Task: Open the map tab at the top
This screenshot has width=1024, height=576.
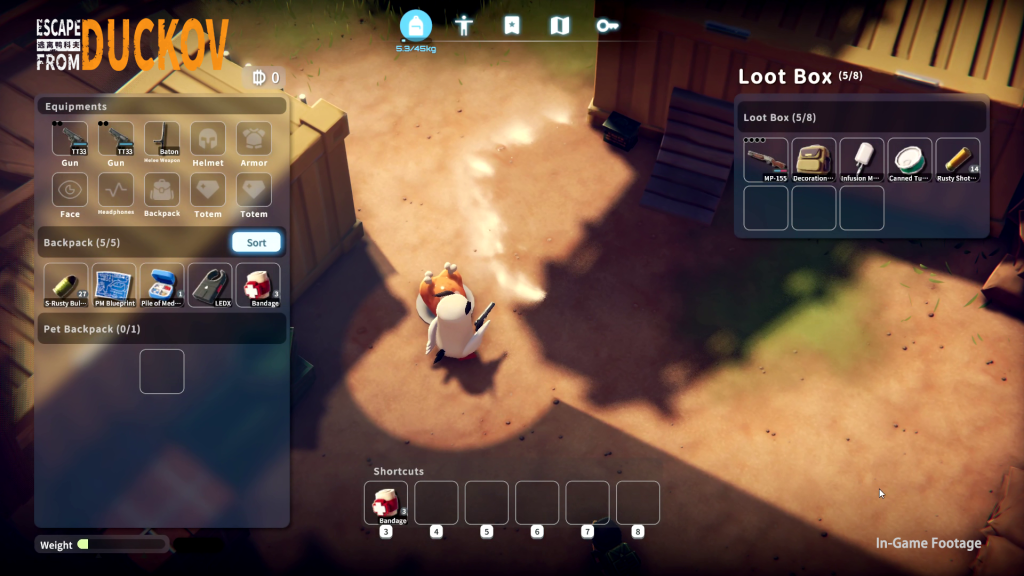Action: (560, 26)
